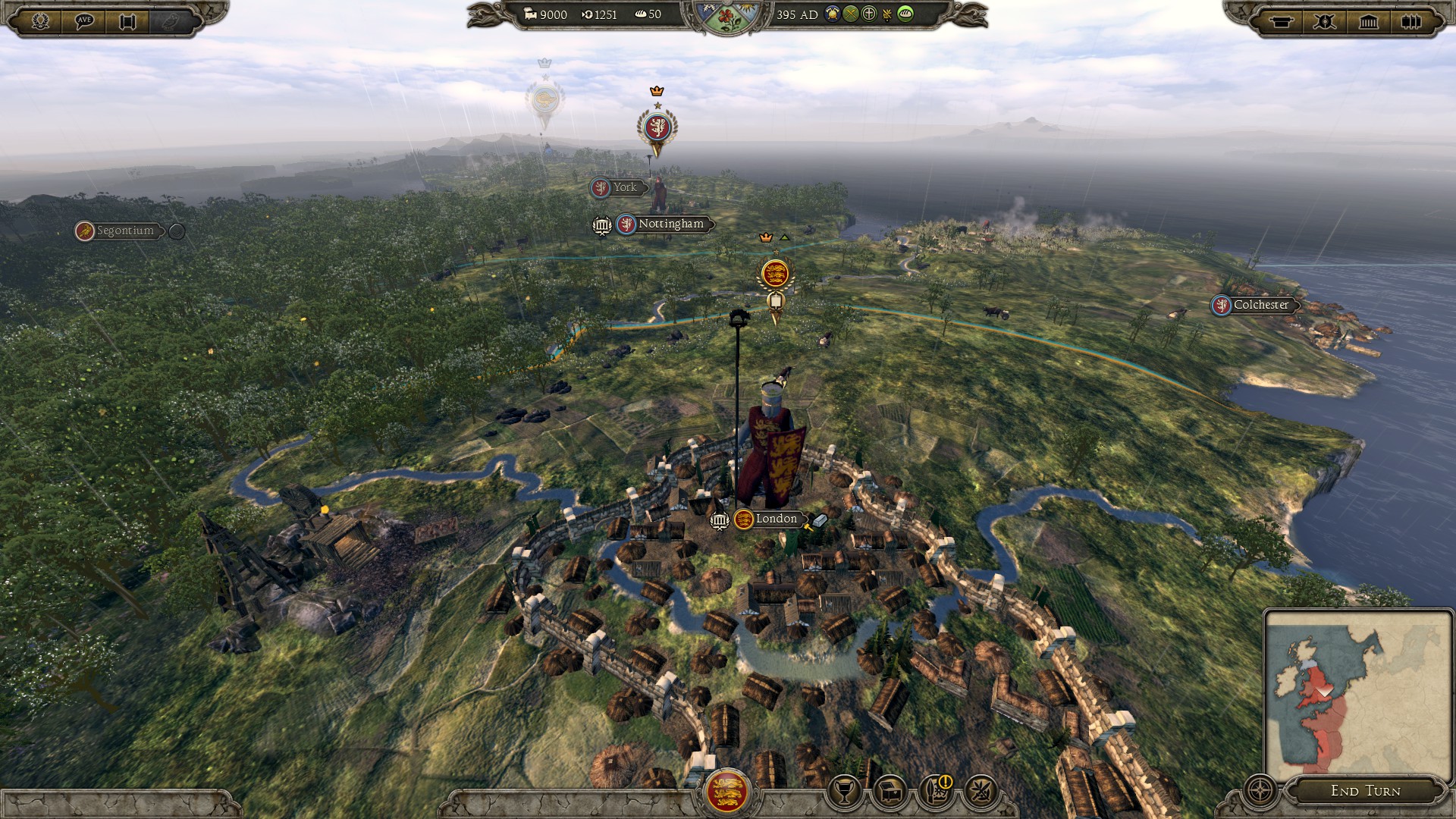Click the campaign minimap
This screenshot has height=819, width=1456.
[x=1357, y=694]
